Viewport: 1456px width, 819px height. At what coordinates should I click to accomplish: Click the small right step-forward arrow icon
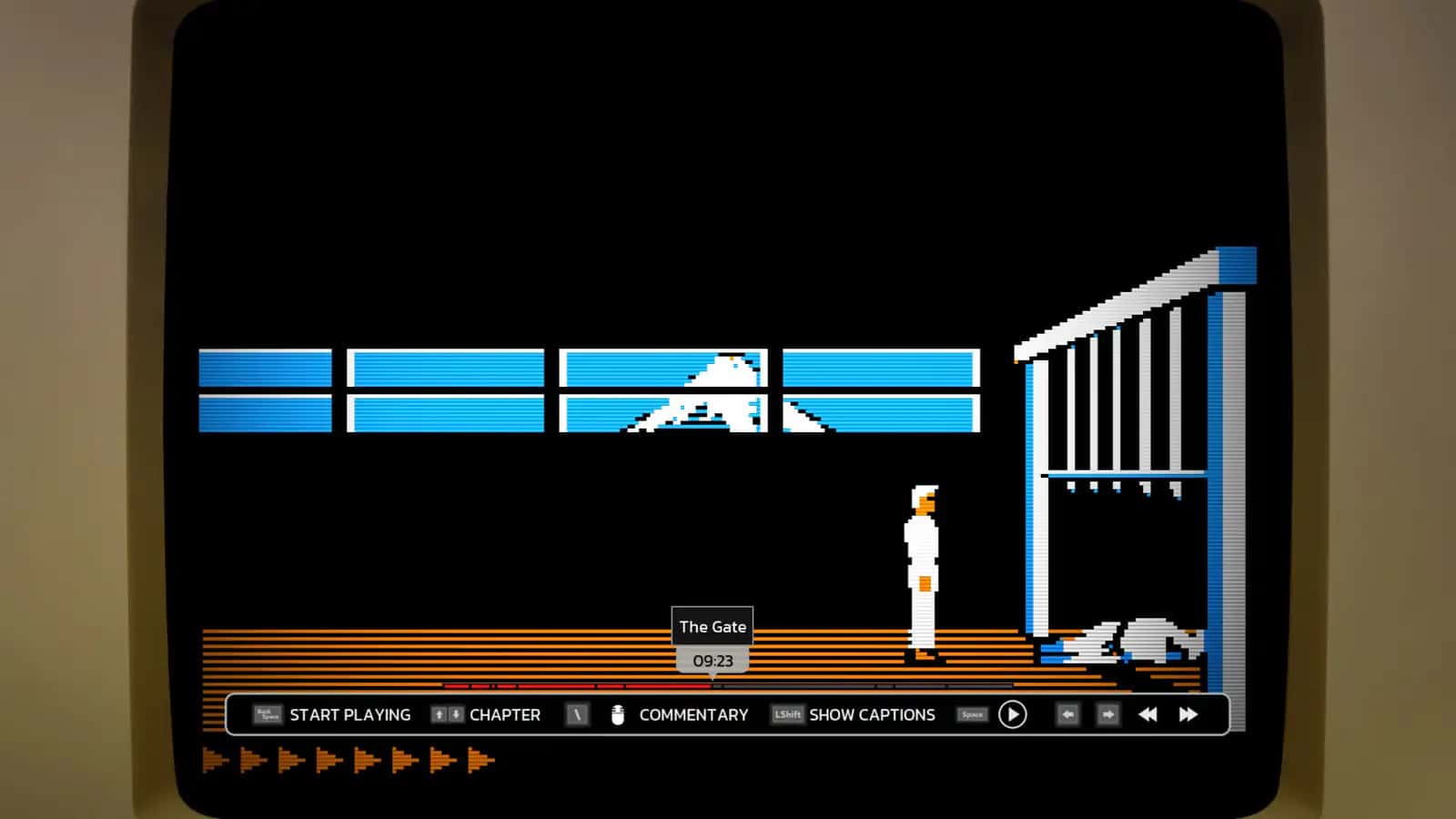1108,715
